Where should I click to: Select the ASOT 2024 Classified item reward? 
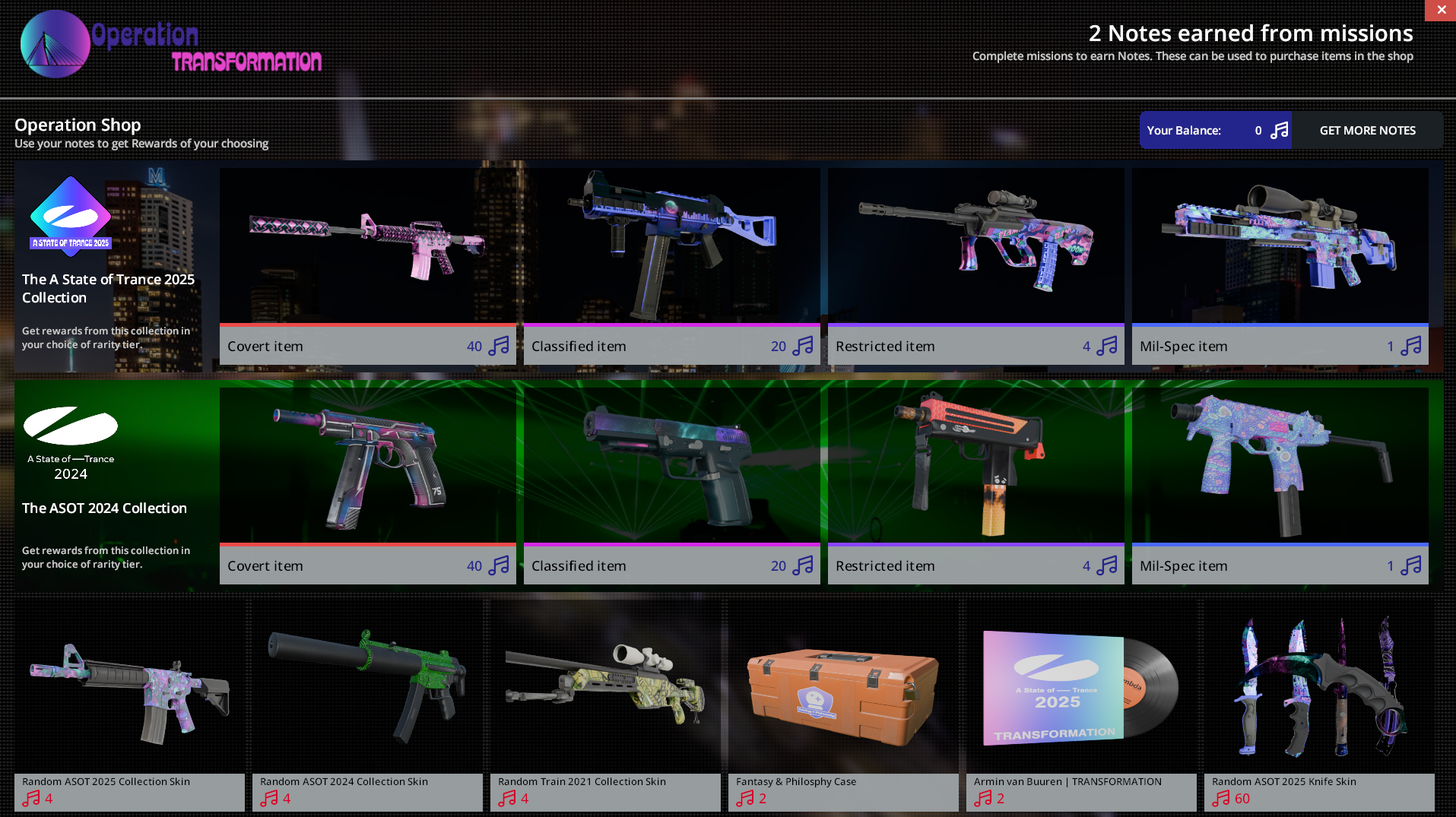click(x=671, y=485)
